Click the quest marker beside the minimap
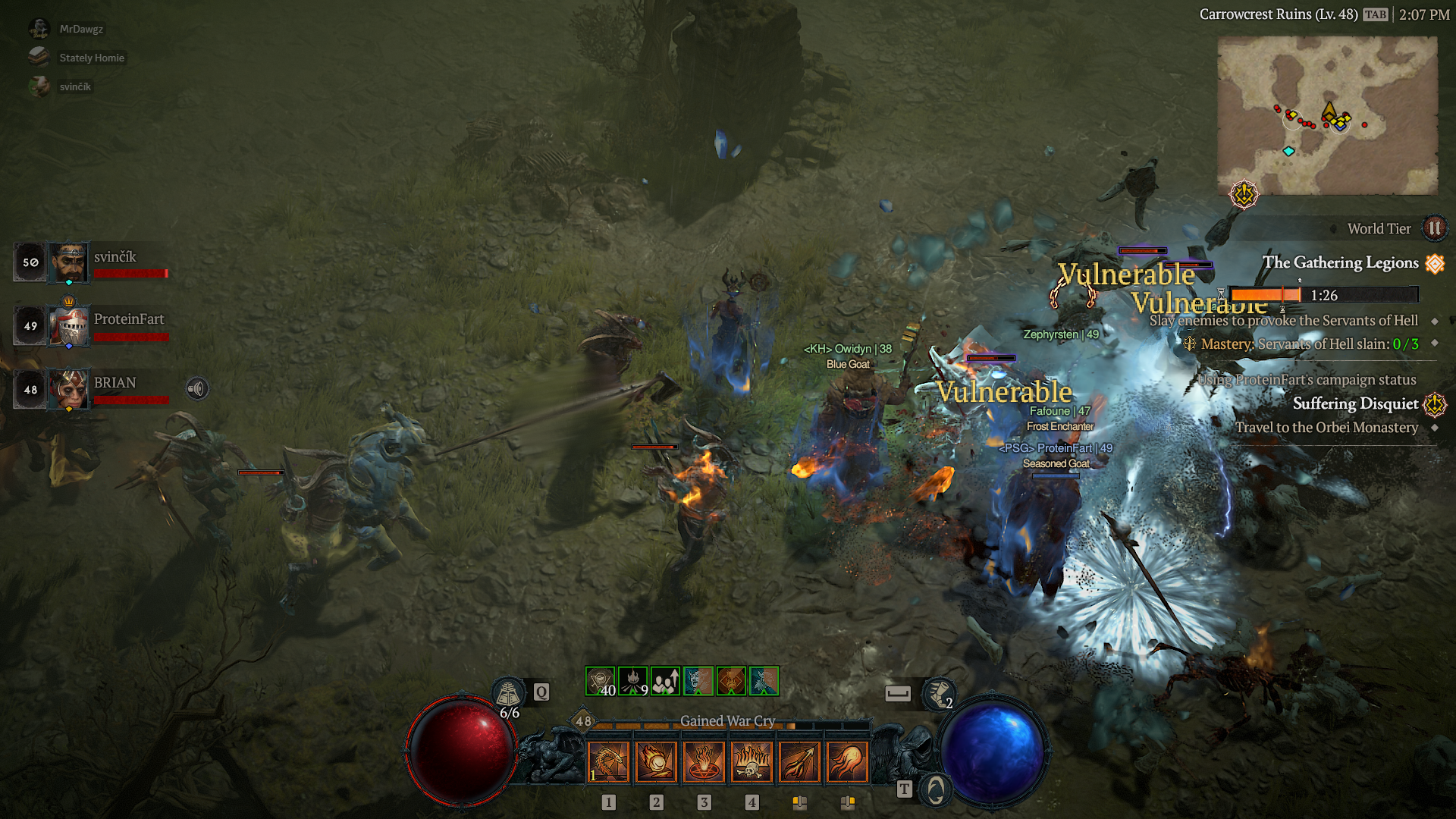 coord(1244,195)
